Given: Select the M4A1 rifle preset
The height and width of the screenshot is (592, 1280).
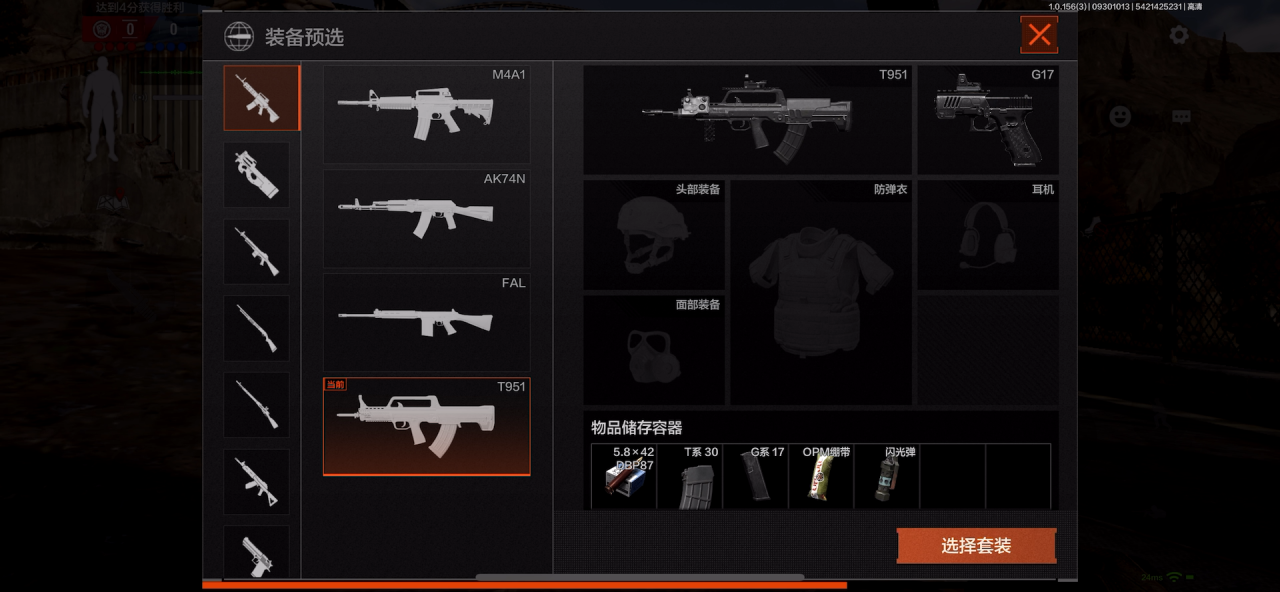Looking at the screenshot, I should [x=426, y=114].
